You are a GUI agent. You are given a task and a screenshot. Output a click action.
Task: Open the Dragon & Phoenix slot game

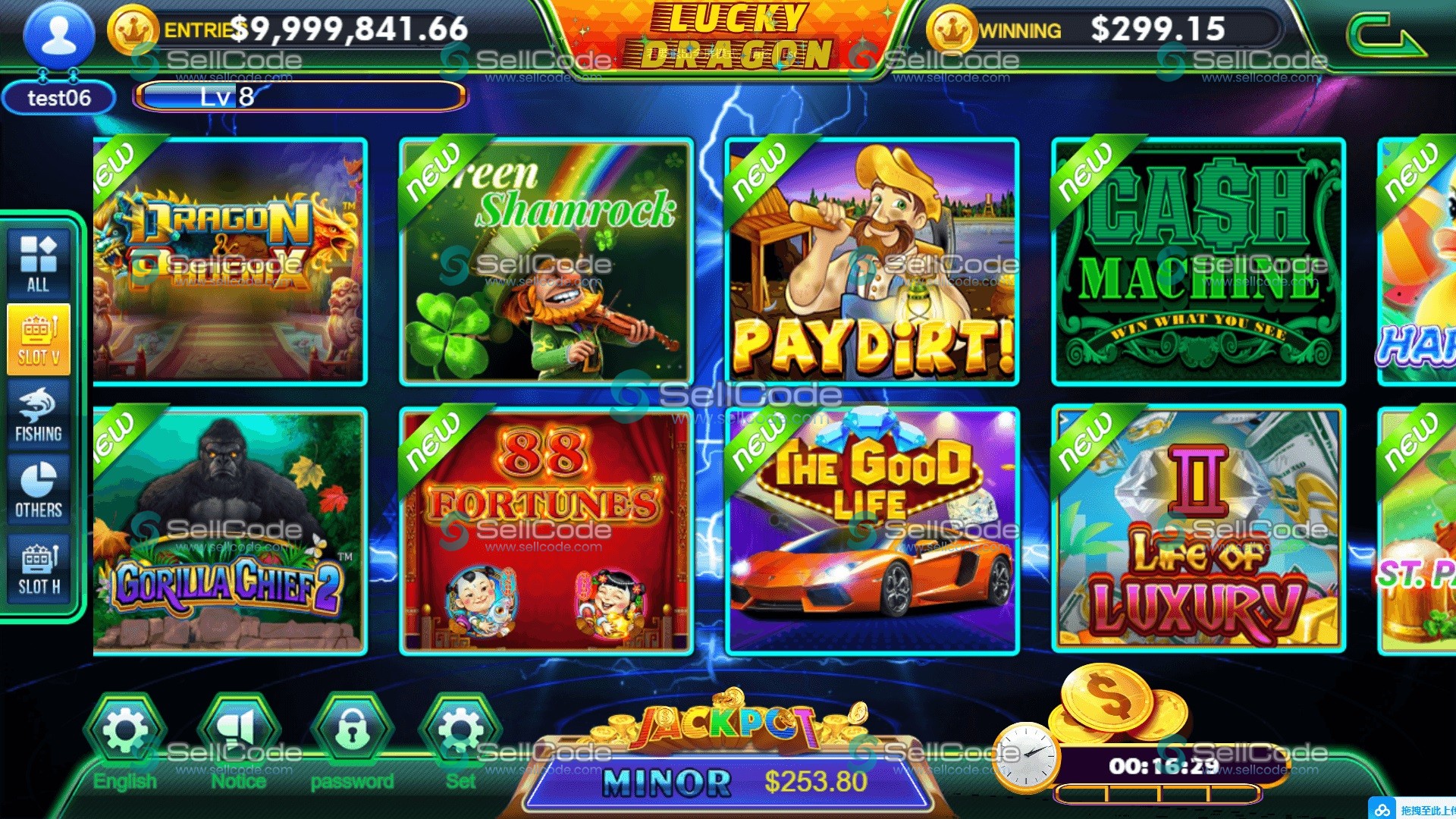pyautogui.click(x=230, y=261)
